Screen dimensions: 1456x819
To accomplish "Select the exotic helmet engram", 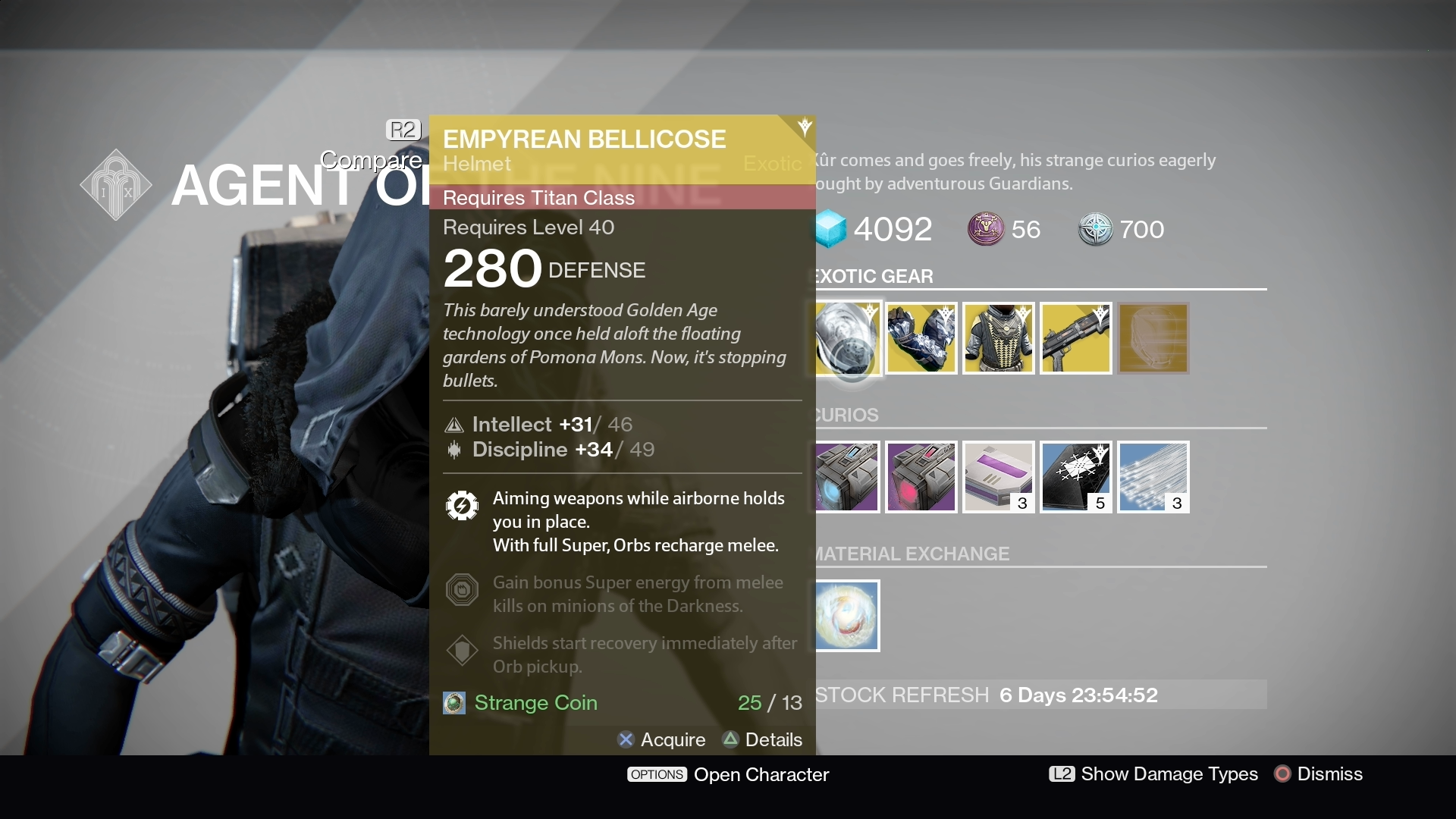I will [1153, 339].
